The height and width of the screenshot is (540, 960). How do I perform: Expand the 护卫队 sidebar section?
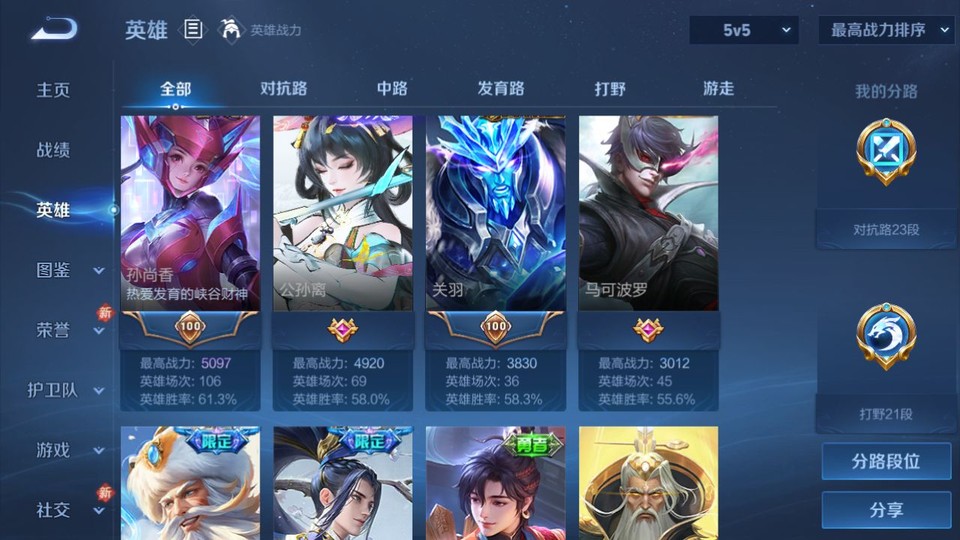pyautogui.click(x=98, y=391)
